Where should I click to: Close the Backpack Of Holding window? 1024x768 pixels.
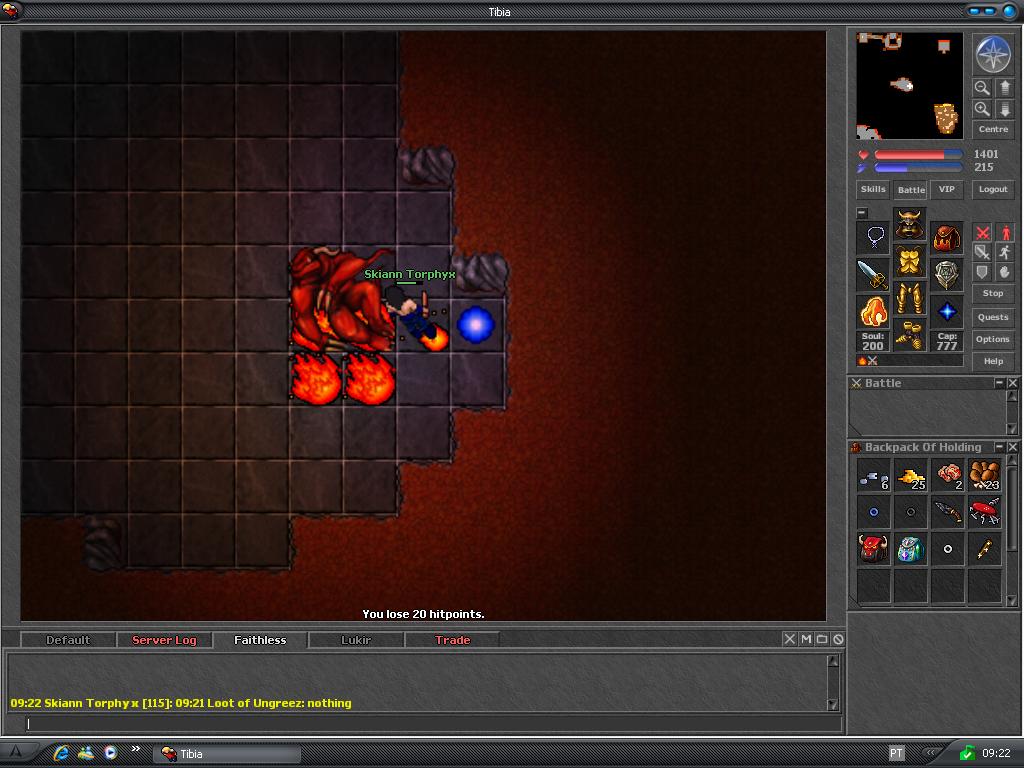1013,447
